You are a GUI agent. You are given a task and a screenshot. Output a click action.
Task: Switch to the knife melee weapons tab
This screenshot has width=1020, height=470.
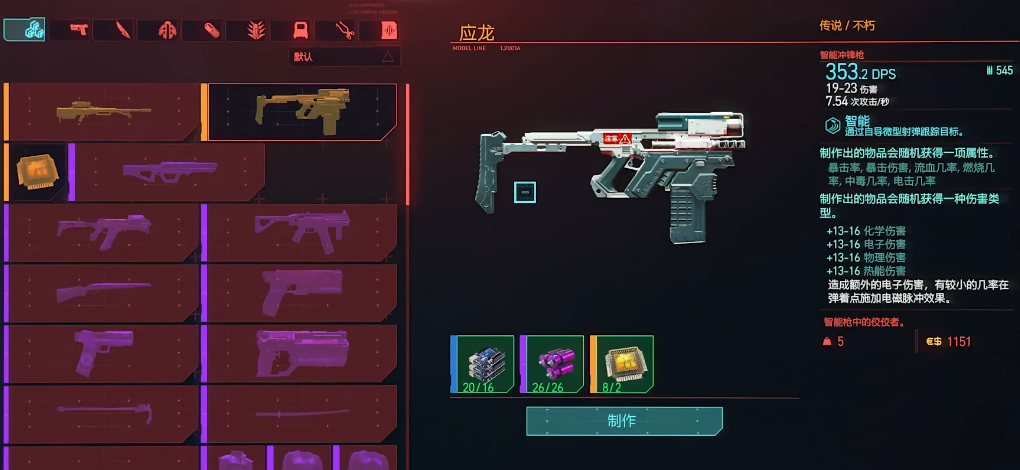[122, 30]
